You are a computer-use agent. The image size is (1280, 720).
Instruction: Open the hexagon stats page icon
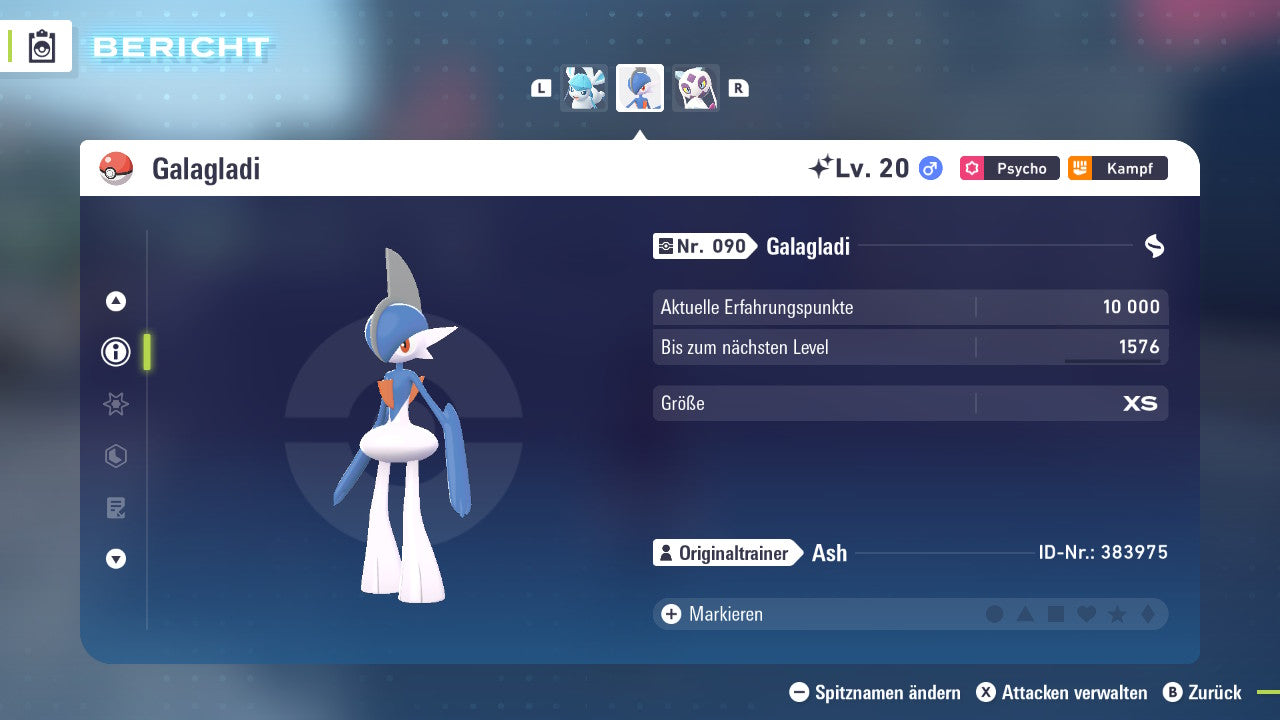pyautogui.click(x=115, y=456)
